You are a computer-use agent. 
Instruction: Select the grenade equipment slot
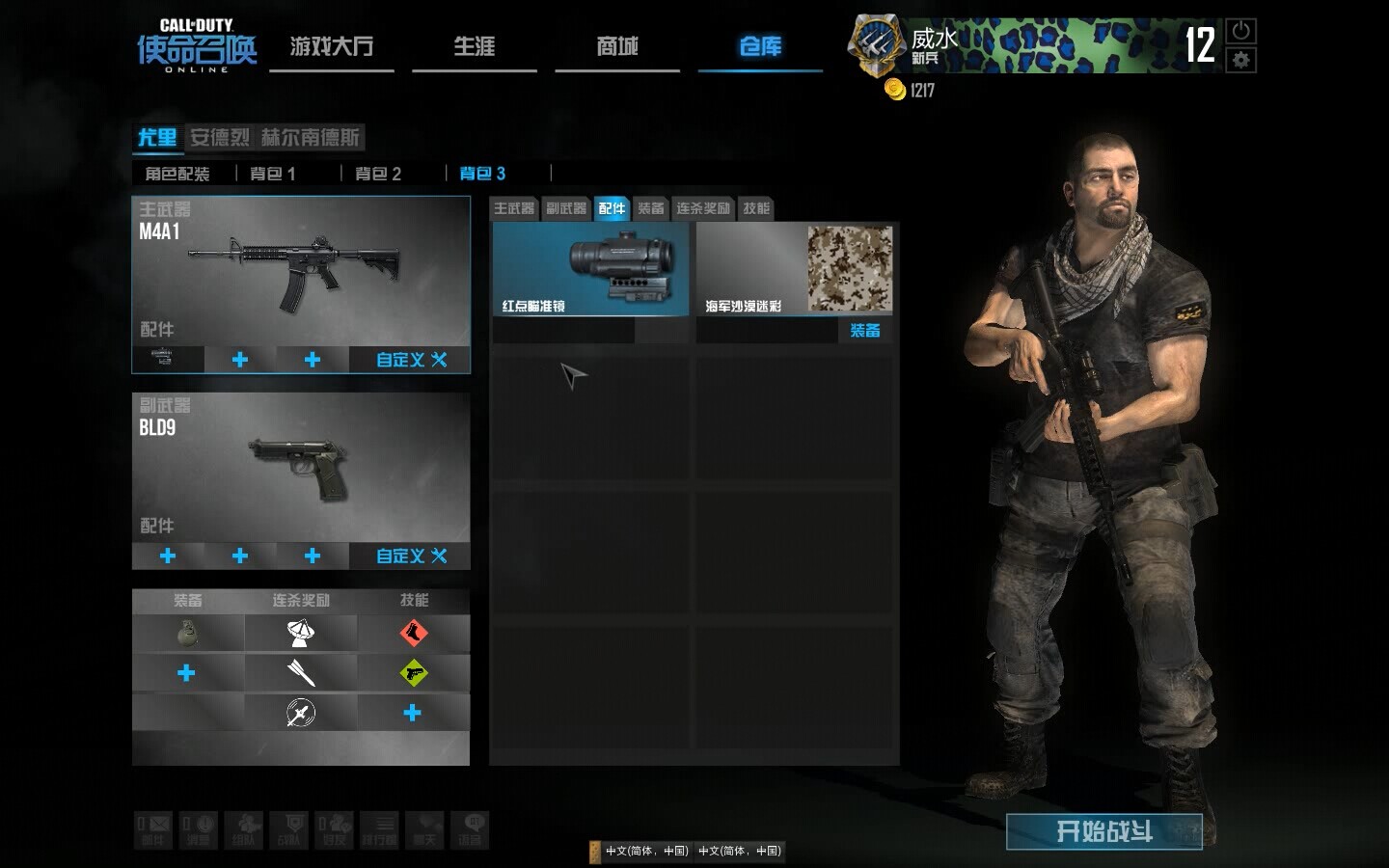point(187,634)
